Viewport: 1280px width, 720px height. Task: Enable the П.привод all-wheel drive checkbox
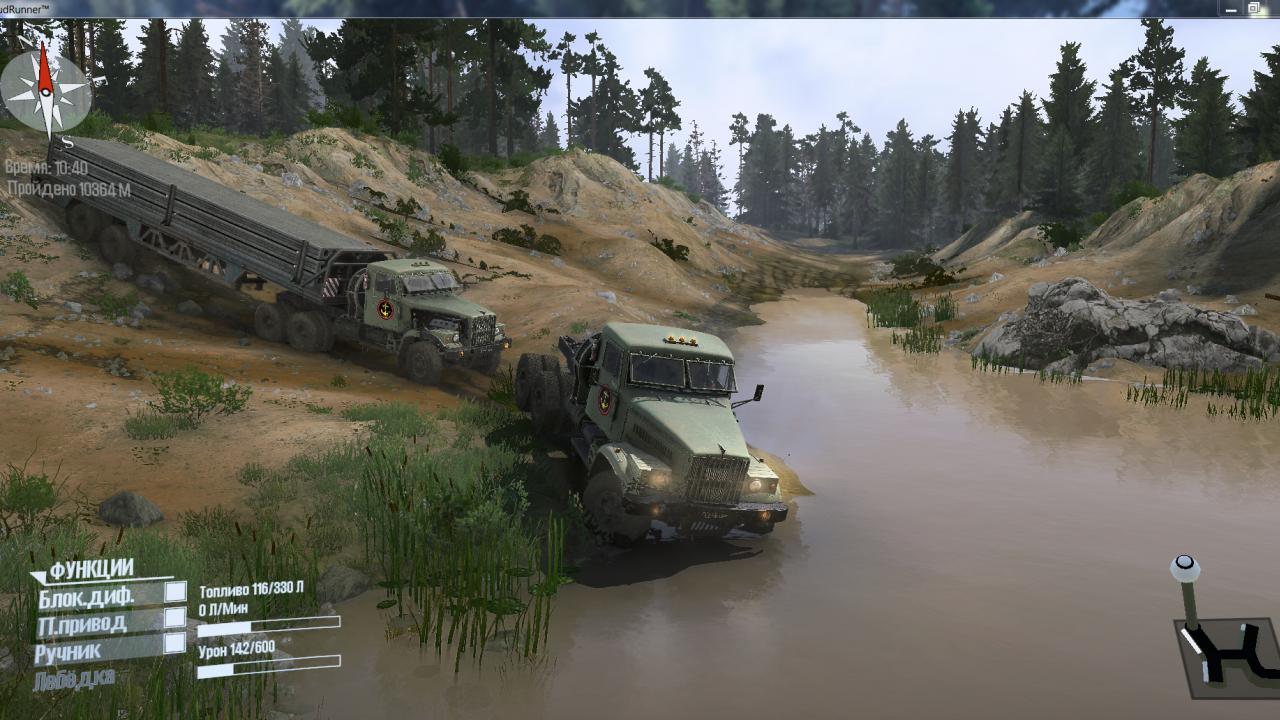(x=175, y=617)
